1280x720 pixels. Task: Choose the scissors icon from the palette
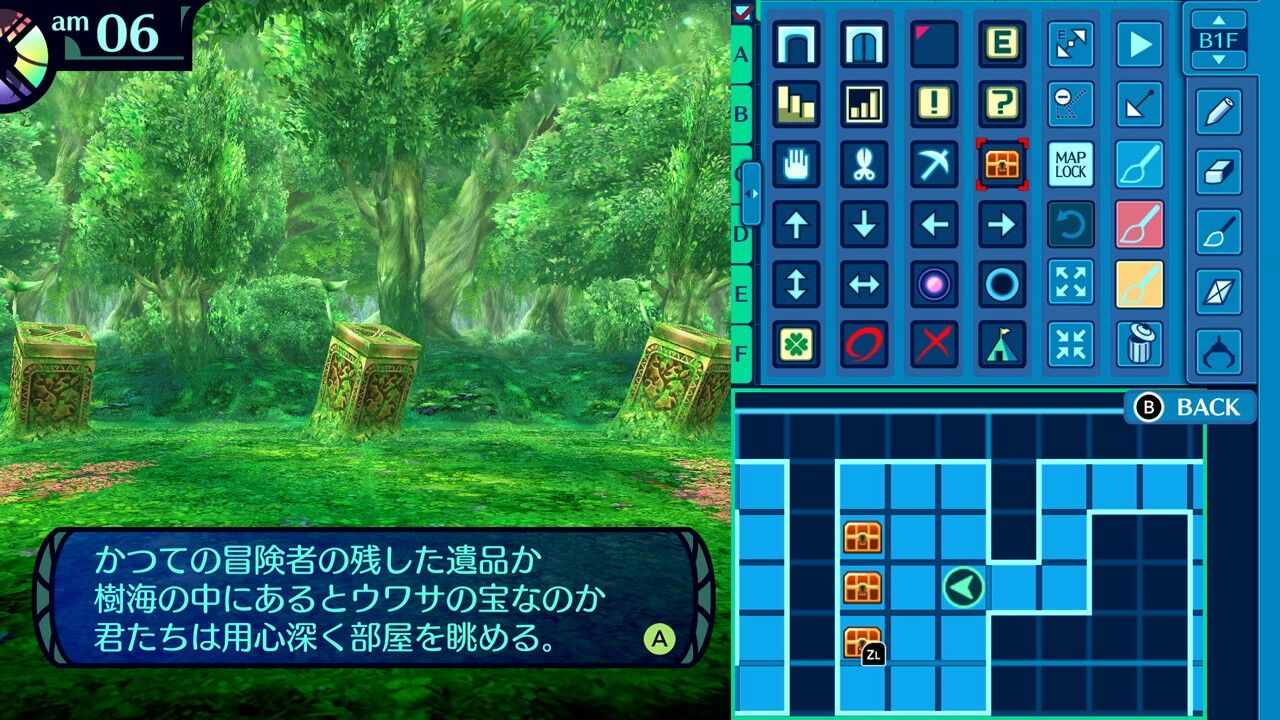pyautogui.click(x=863, y=165)
